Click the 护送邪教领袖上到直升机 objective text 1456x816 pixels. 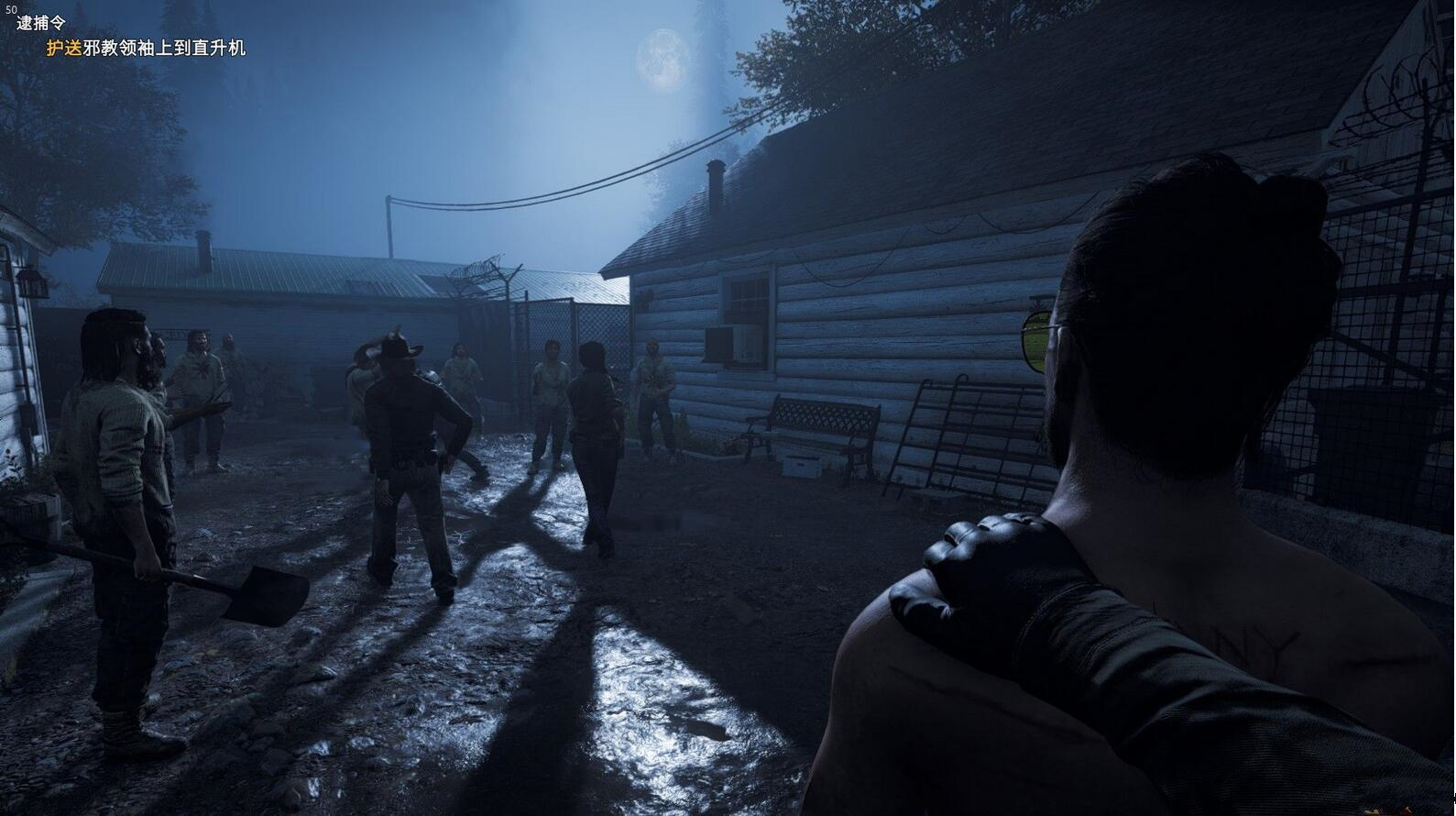pyautogui.click(x=146, y=48)
